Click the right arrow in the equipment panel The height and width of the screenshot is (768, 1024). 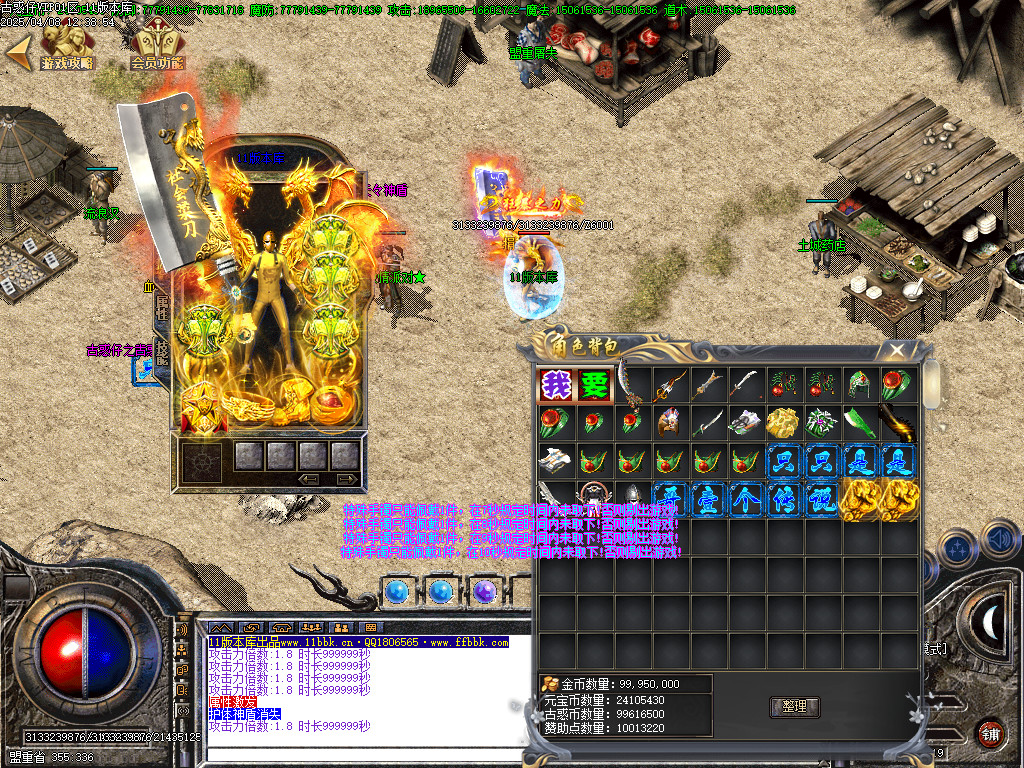click(x=346, y=480)
